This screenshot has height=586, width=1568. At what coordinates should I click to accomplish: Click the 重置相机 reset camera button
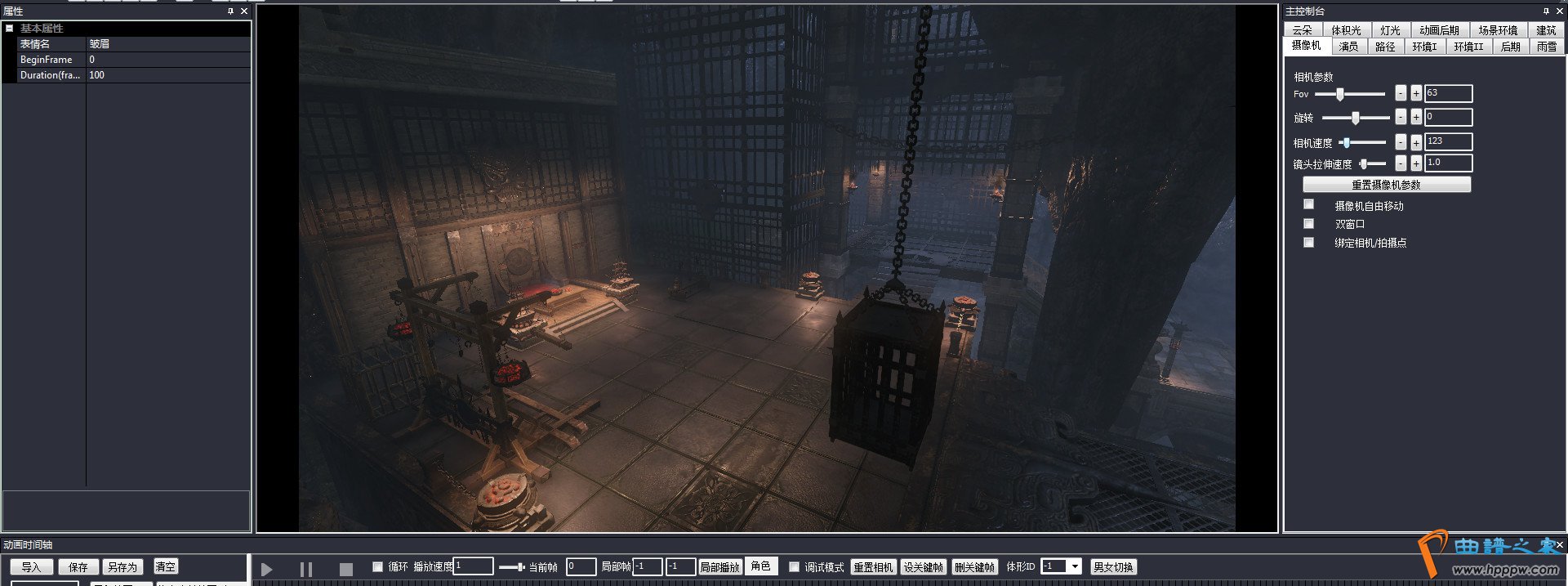pyautogui.click(x=873, y=567)
